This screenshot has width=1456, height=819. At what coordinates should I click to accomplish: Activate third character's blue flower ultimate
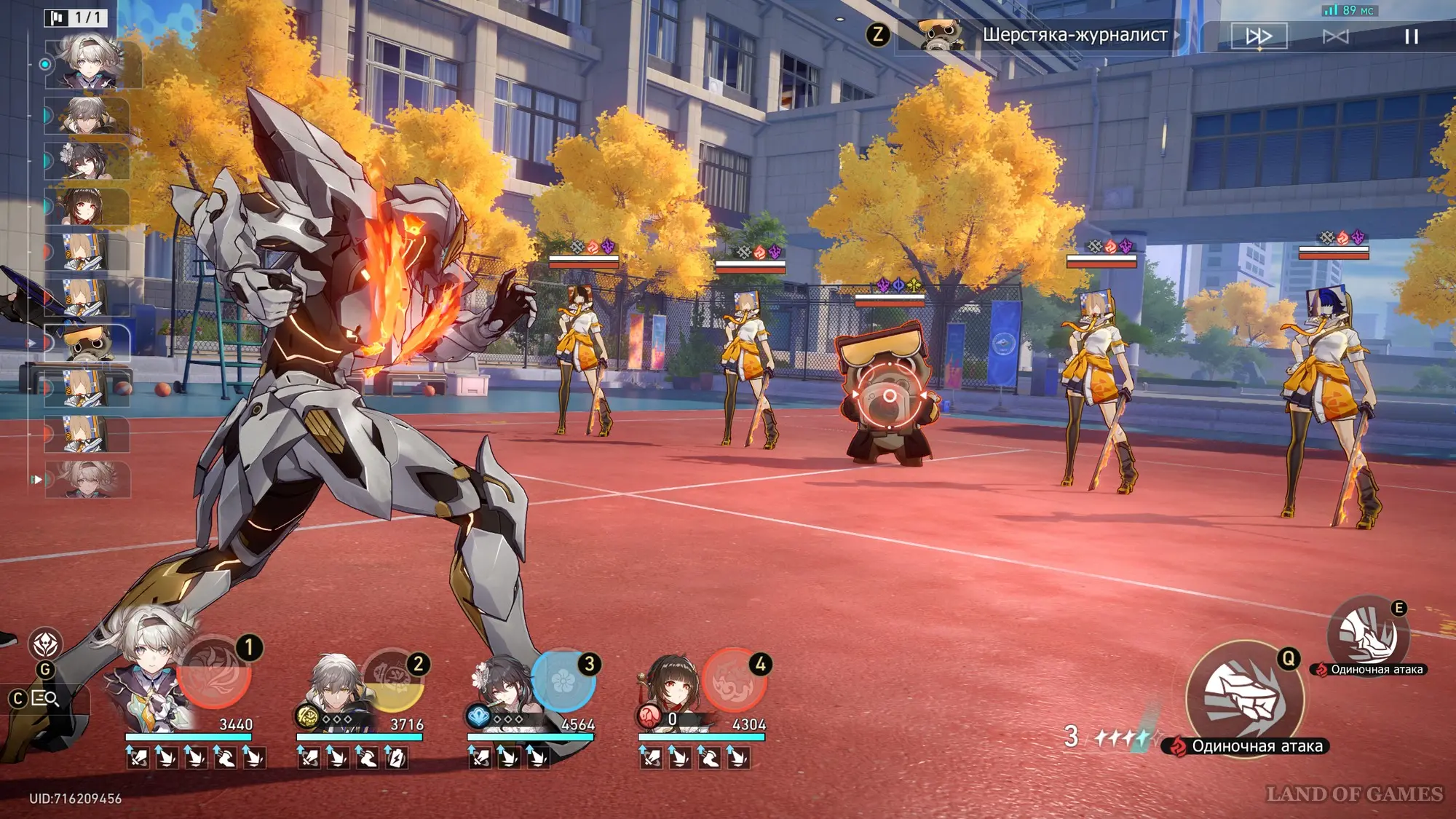(563, 680)
